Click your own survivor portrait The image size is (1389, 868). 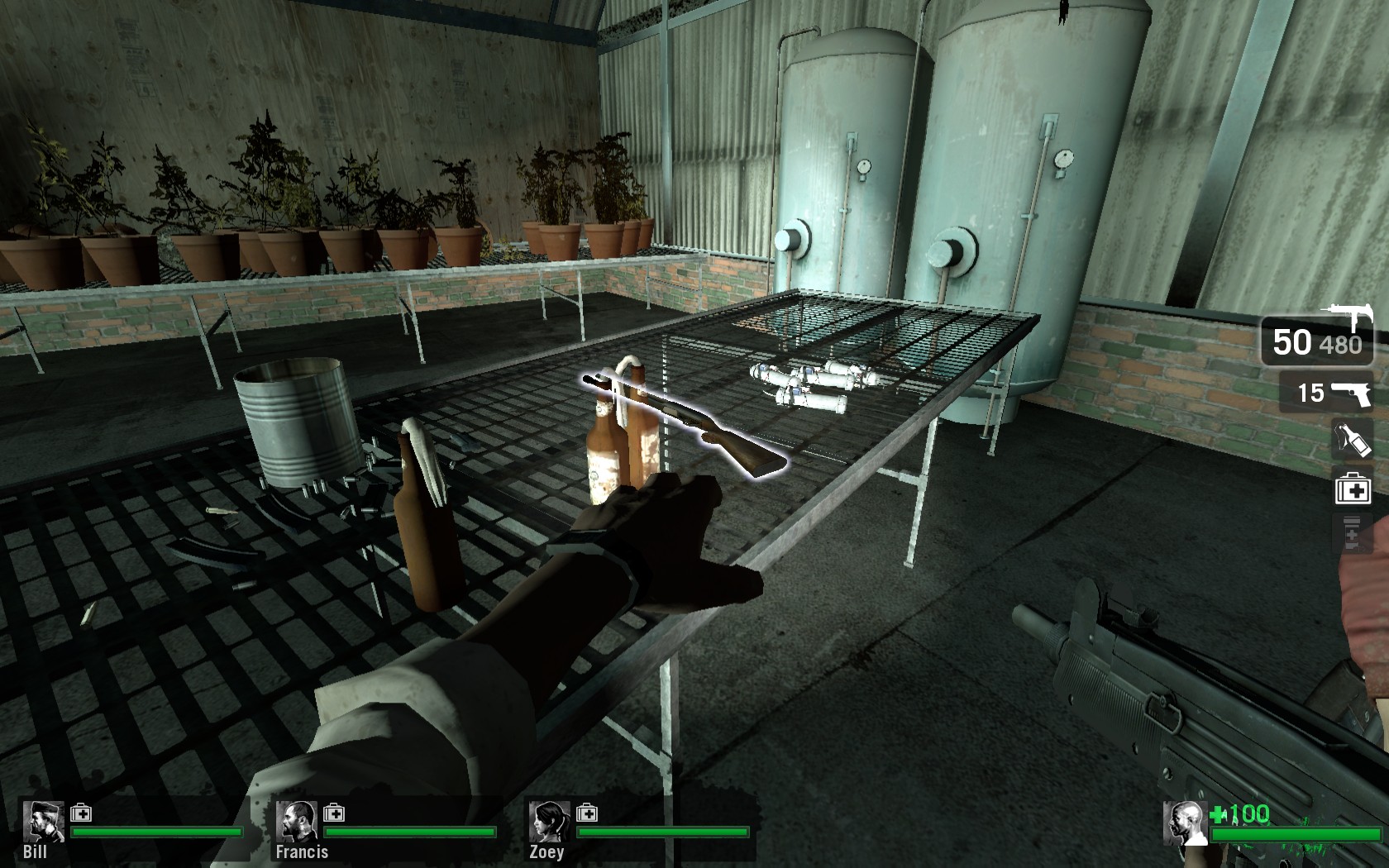(1184, 823)
